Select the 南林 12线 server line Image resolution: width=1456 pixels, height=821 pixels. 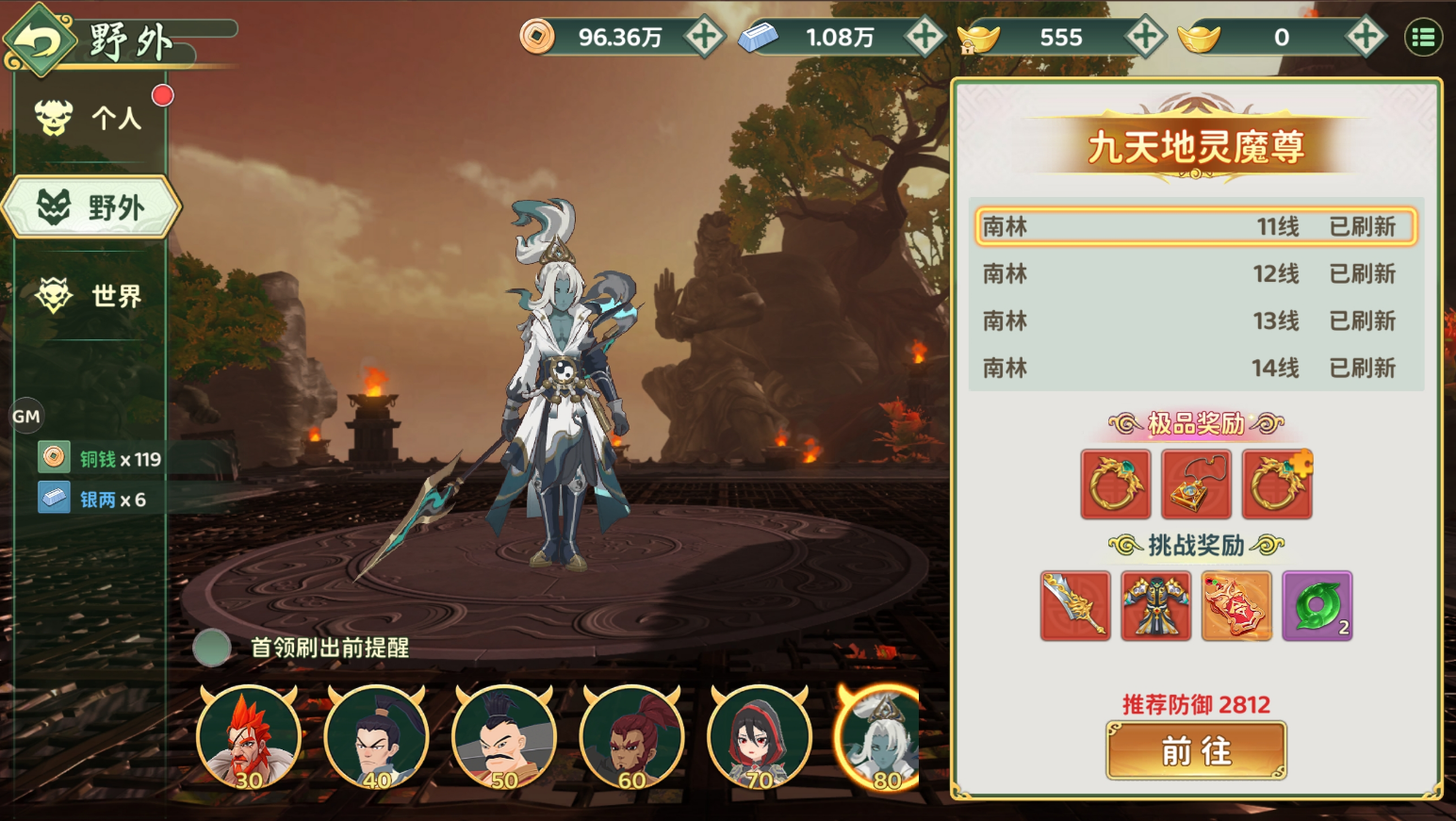click(1194, 274)
